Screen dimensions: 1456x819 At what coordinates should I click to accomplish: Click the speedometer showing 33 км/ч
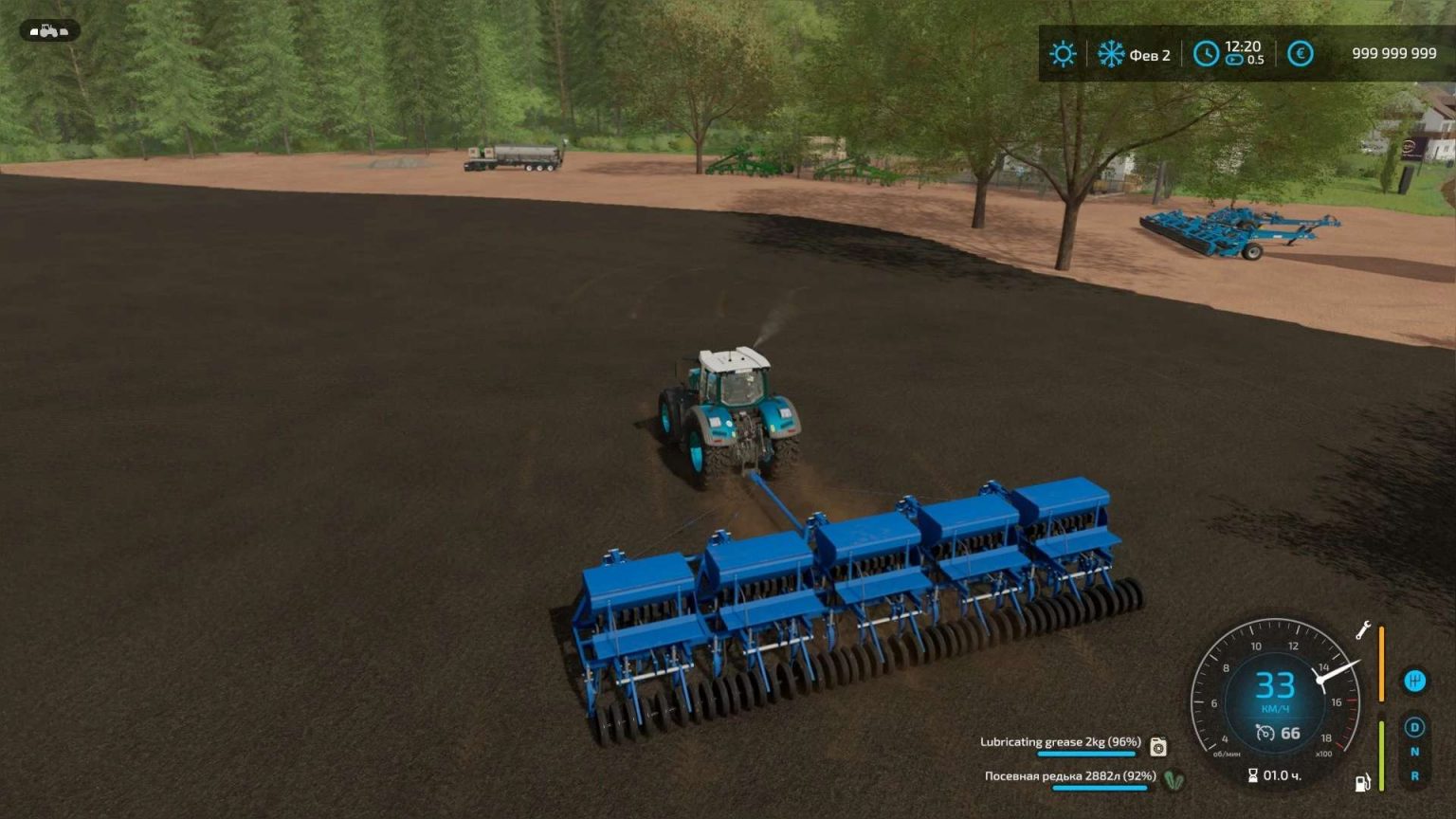pos(1277,687)
